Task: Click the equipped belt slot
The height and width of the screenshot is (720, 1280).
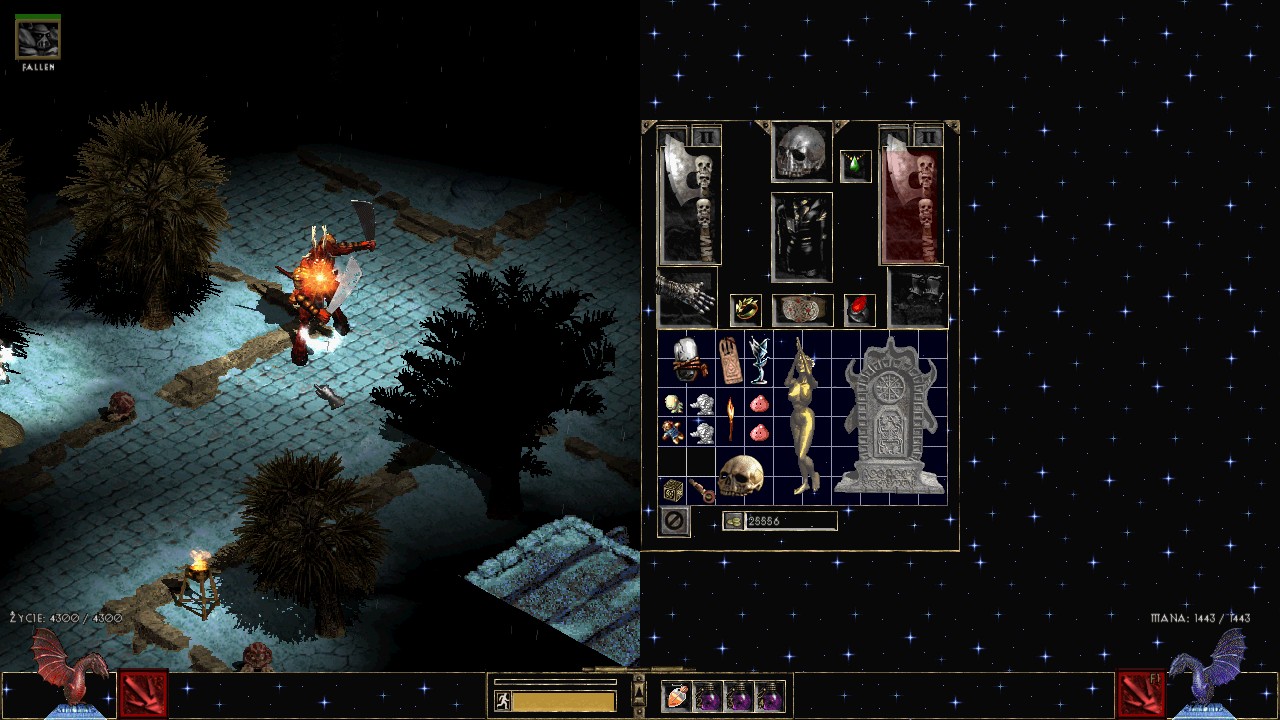Action: click(802, 310)
